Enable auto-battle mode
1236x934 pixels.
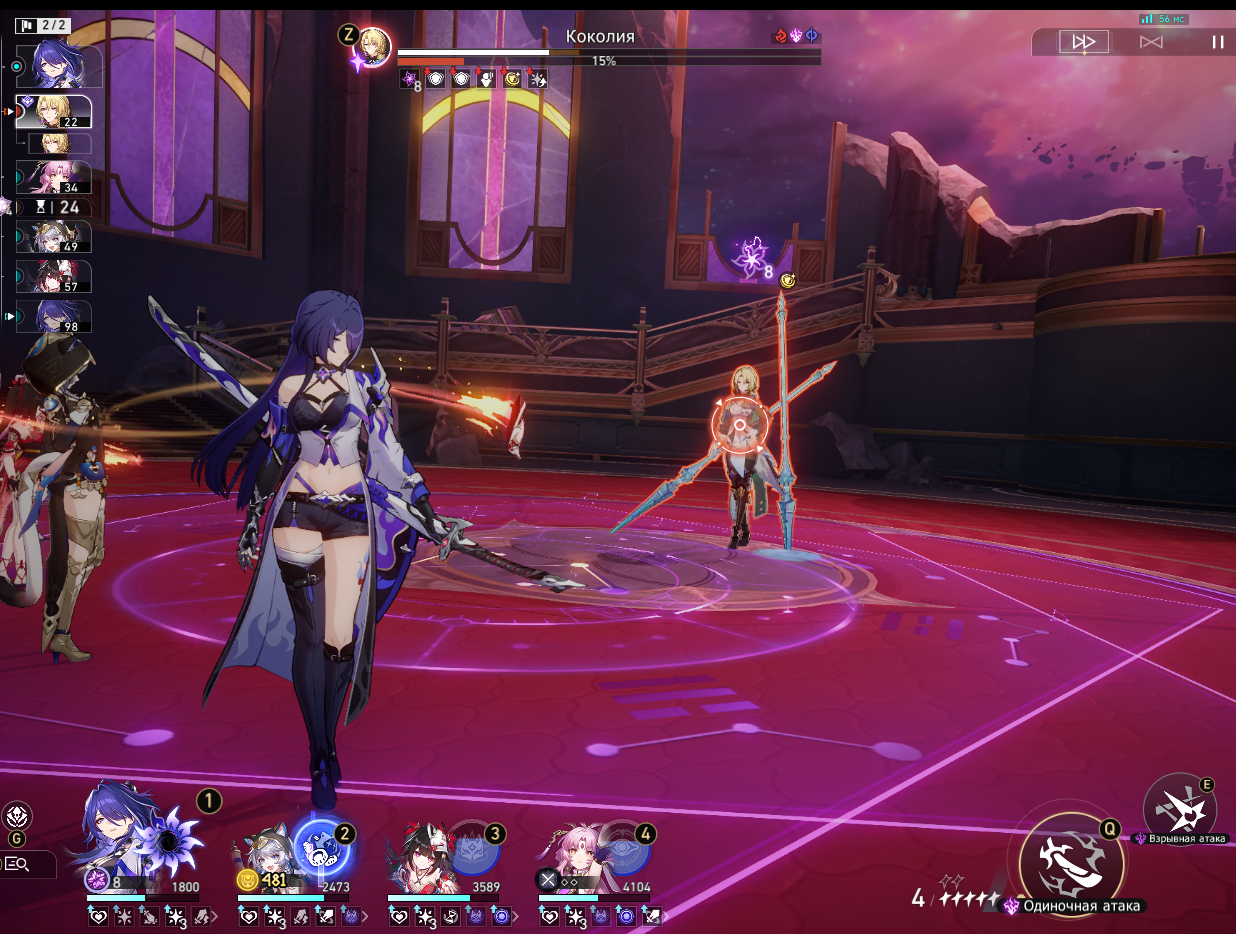(x=1151, y=42)
